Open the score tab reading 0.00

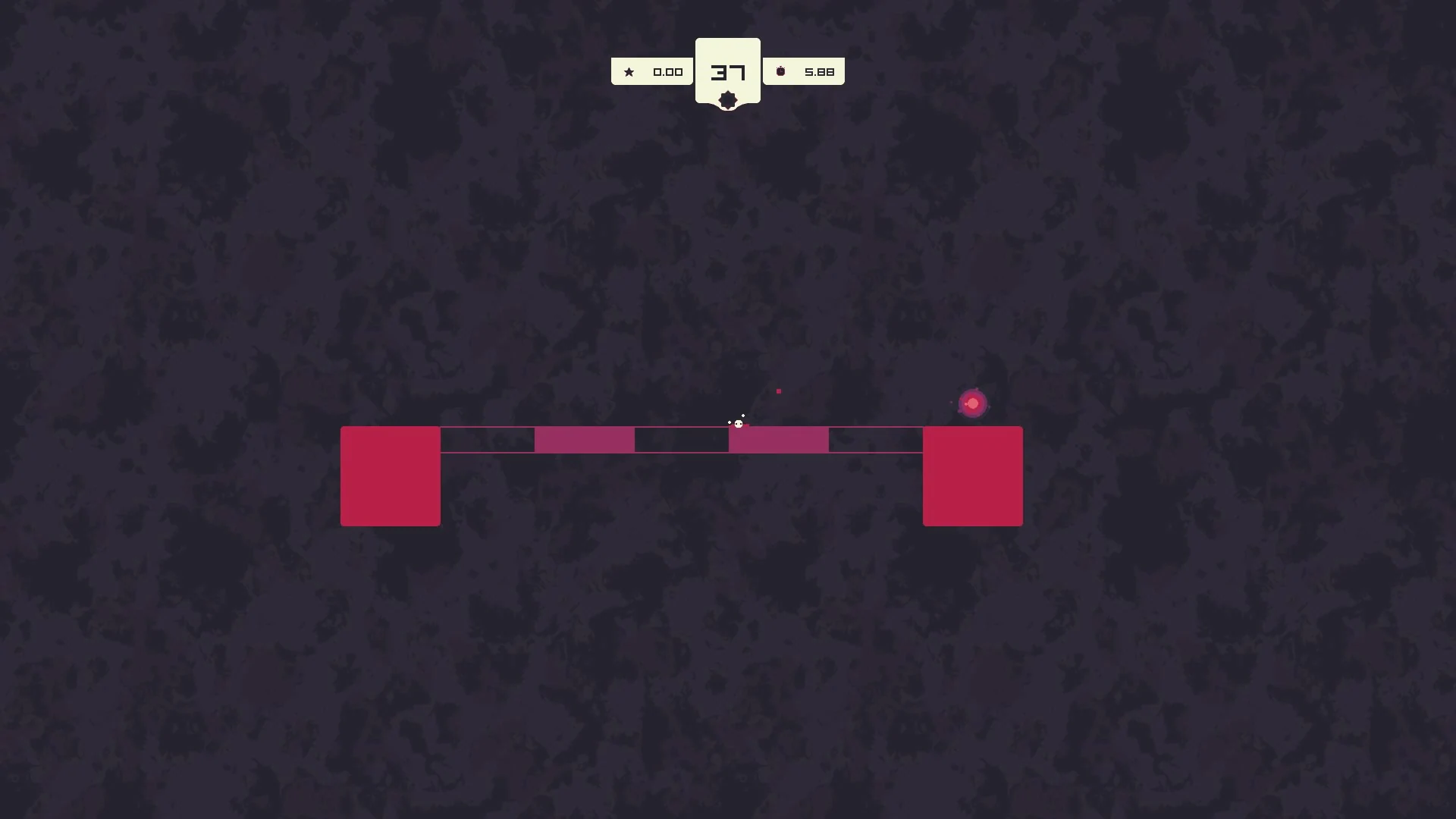[668, 71]
